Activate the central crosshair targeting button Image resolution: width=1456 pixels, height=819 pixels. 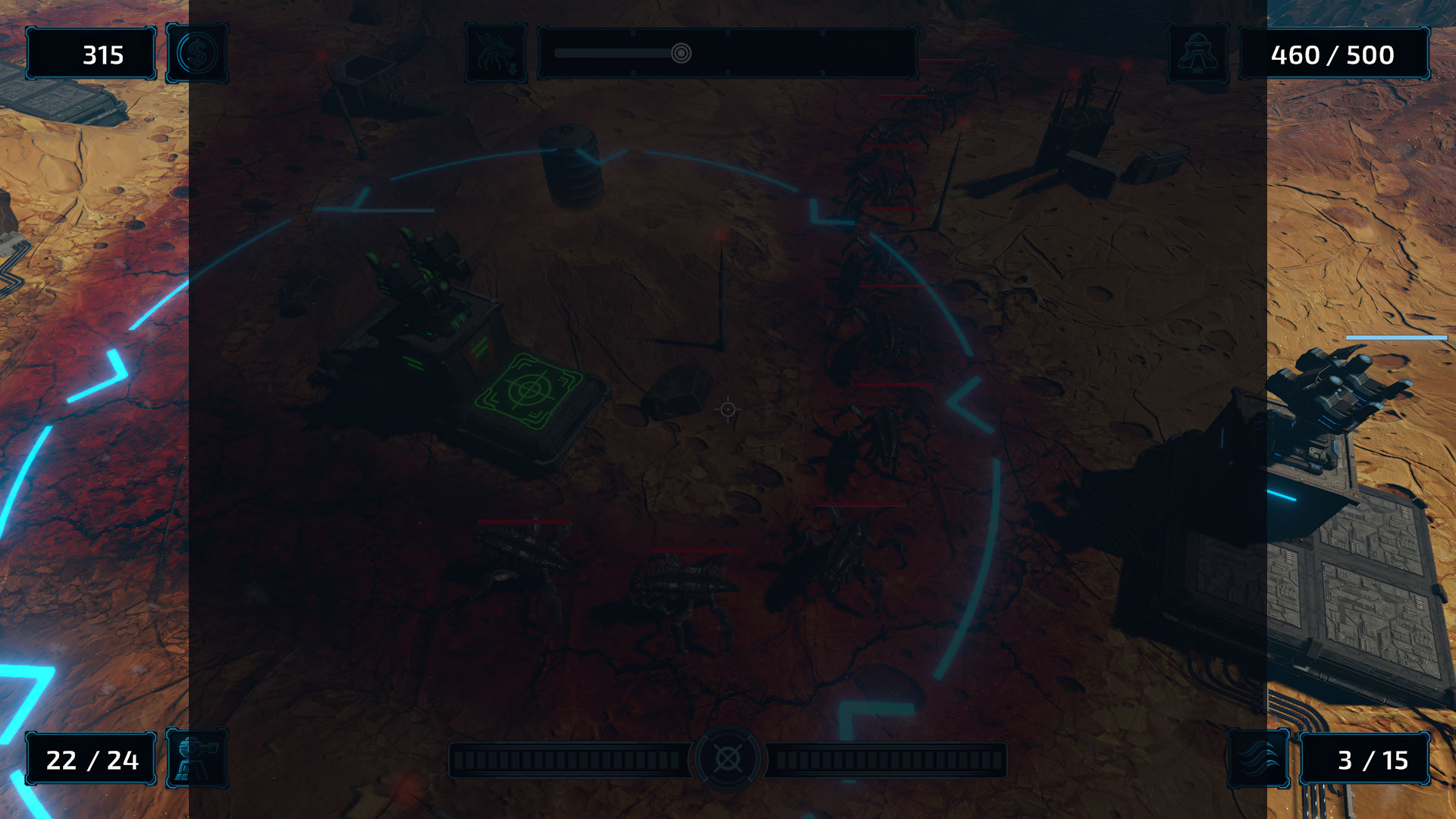tap(728, 758)
